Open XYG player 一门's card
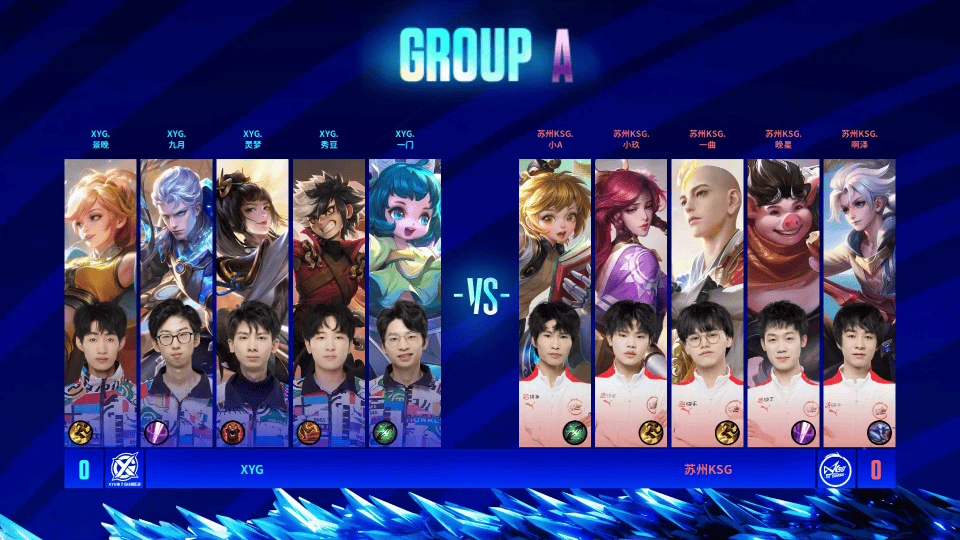Image resolution: width=960 pixels, height=540 pixels. click(x=404, y=300)
